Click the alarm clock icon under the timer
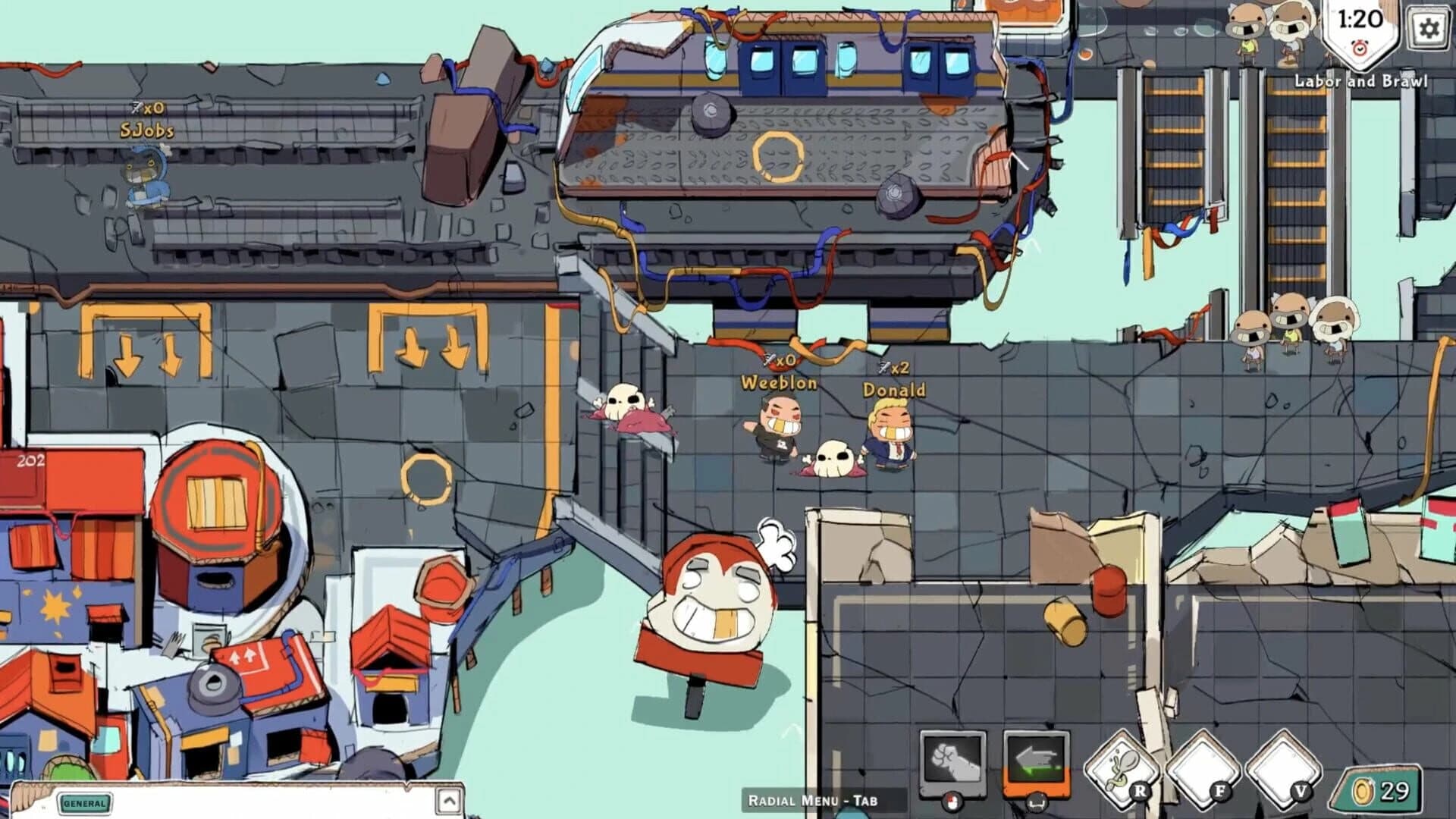The image size is (1456, 819). pos(1360,49)
